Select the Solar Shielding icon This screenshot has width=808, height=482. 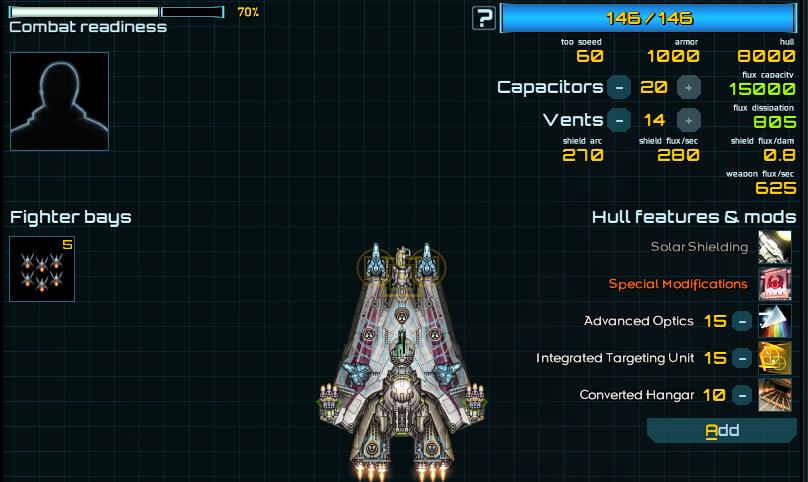[775, 247]
